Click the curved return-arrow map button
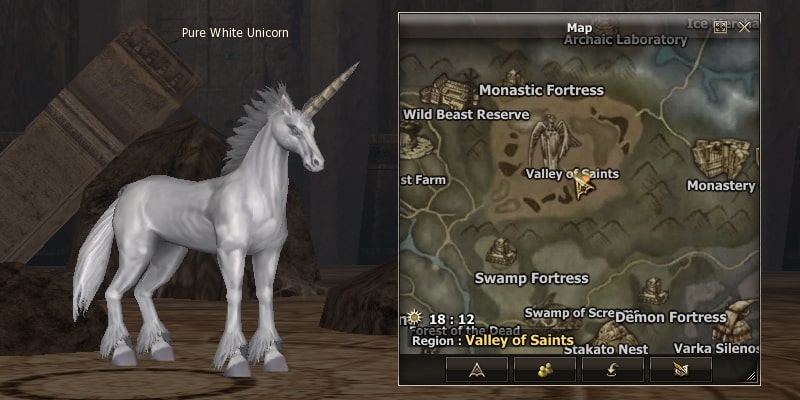The height and width of the screenshot is (400, 800). 613,368
